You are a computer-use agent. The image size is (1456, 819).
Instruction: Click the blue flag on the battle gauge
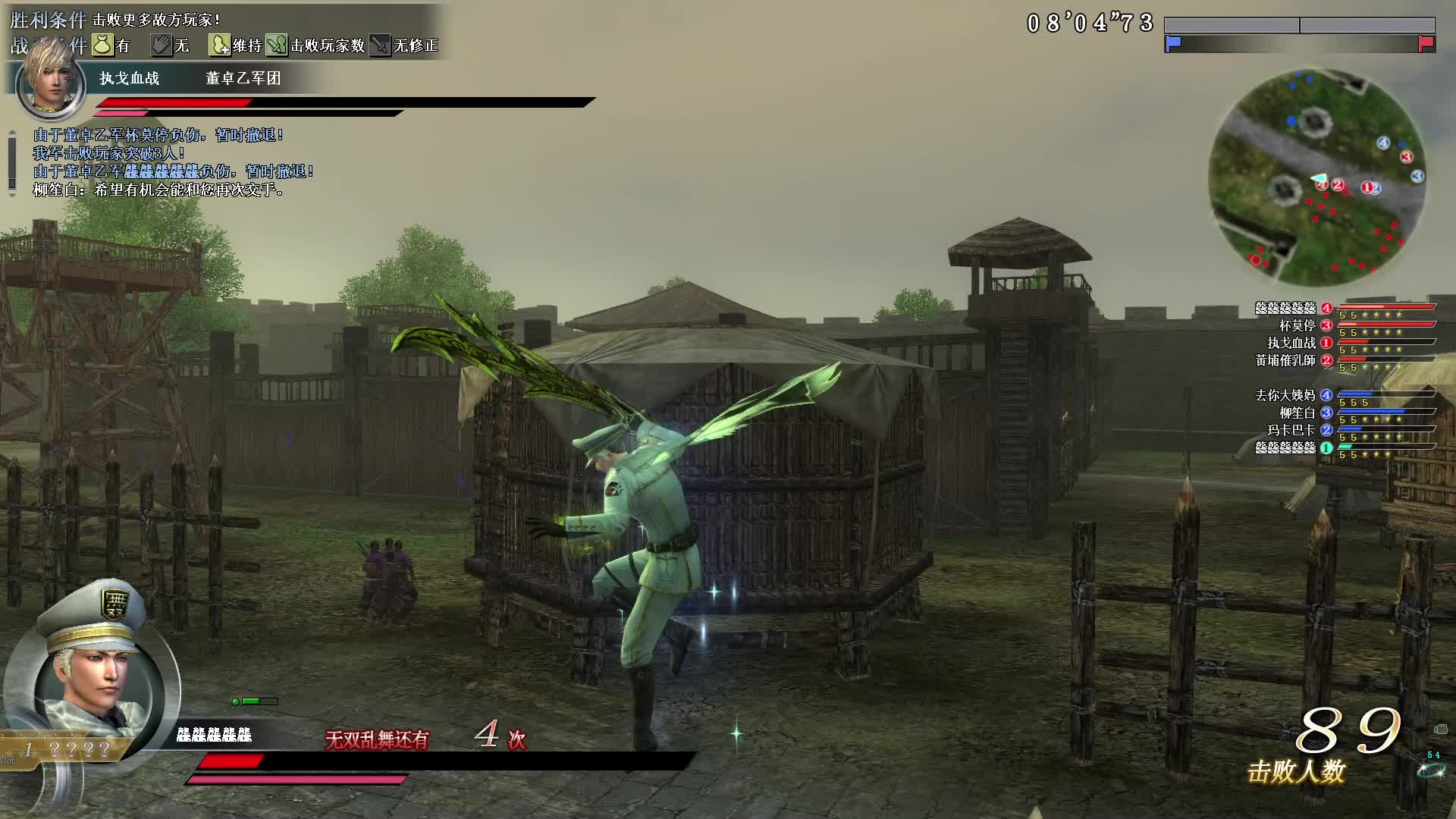pyautogui.click(x=1173, y=44)
